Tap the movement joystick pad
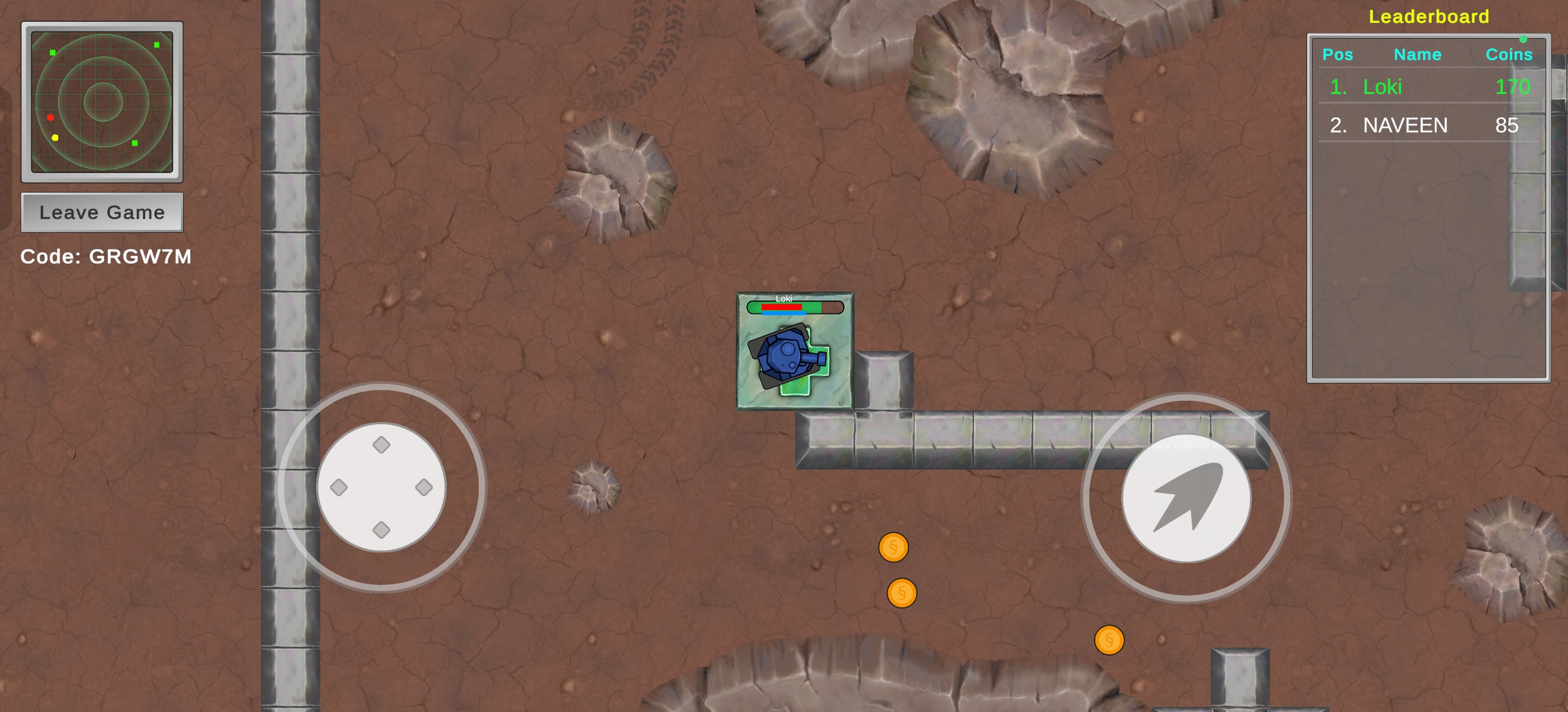1568x712 pixels. pyautogui.click(x=381, y=488)
